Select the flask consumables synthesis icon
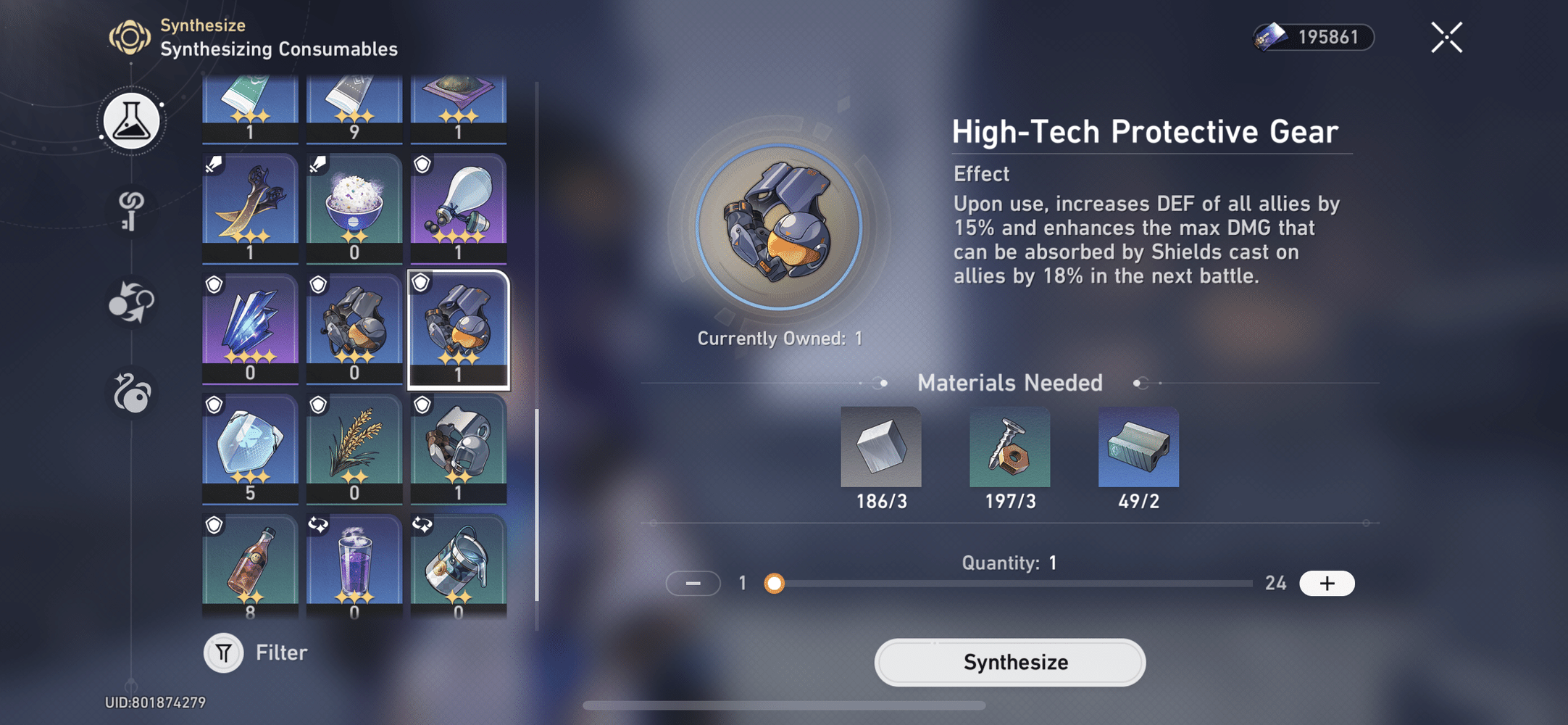The height and width of the screenshot is (725, 1568). click(130, 121)
